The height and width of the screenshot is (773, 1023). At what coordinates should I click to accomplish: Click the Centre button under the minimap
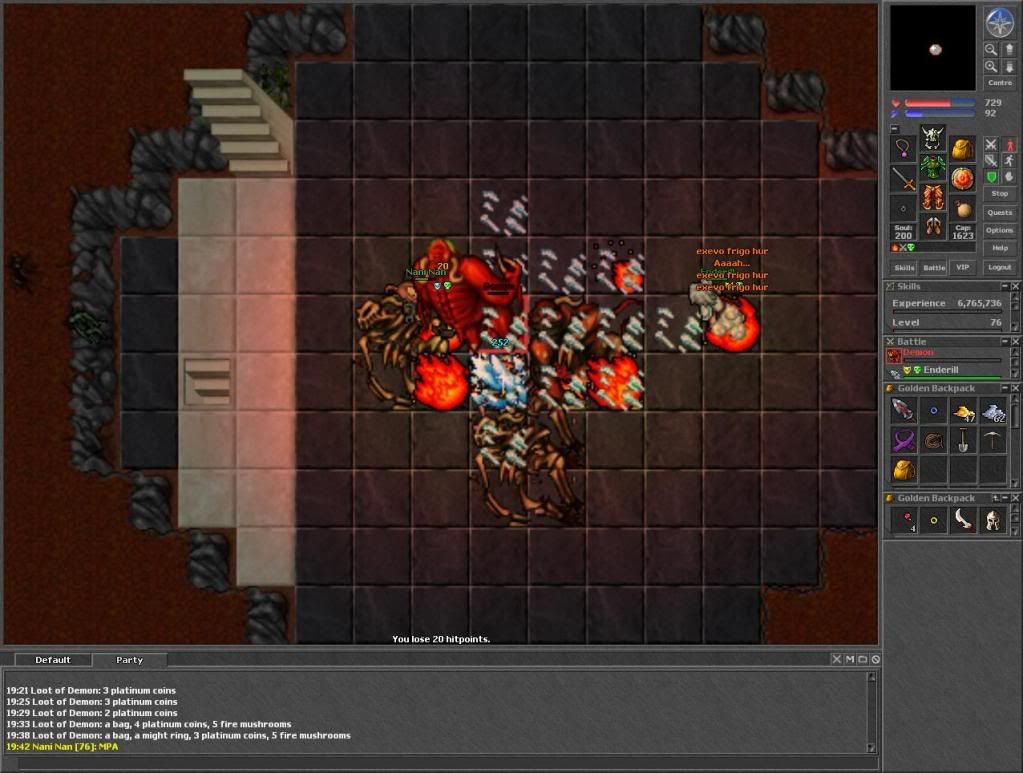tap(999, 83)
